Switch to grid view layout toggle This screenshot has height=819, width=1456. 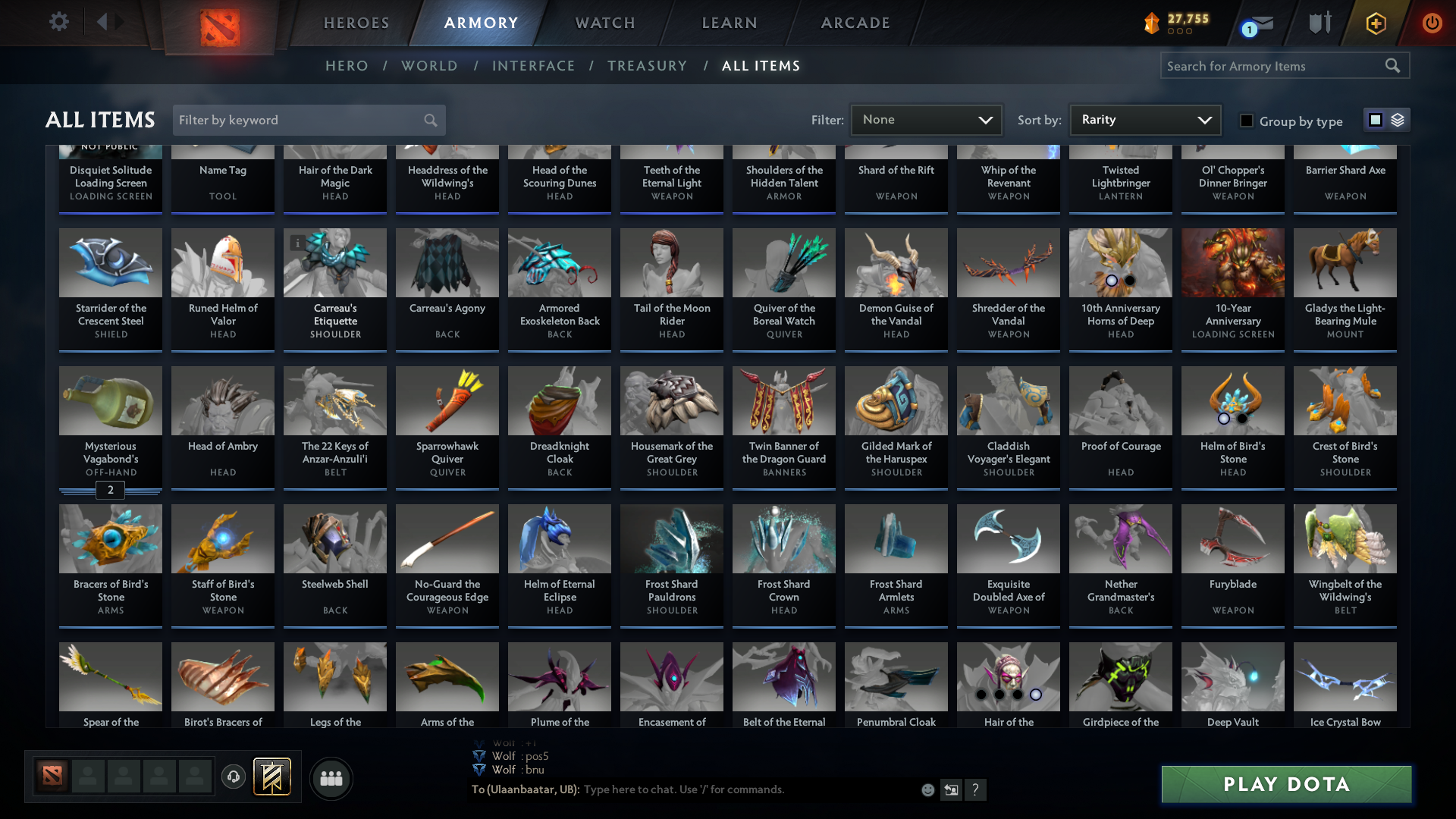coord(1376,119)
